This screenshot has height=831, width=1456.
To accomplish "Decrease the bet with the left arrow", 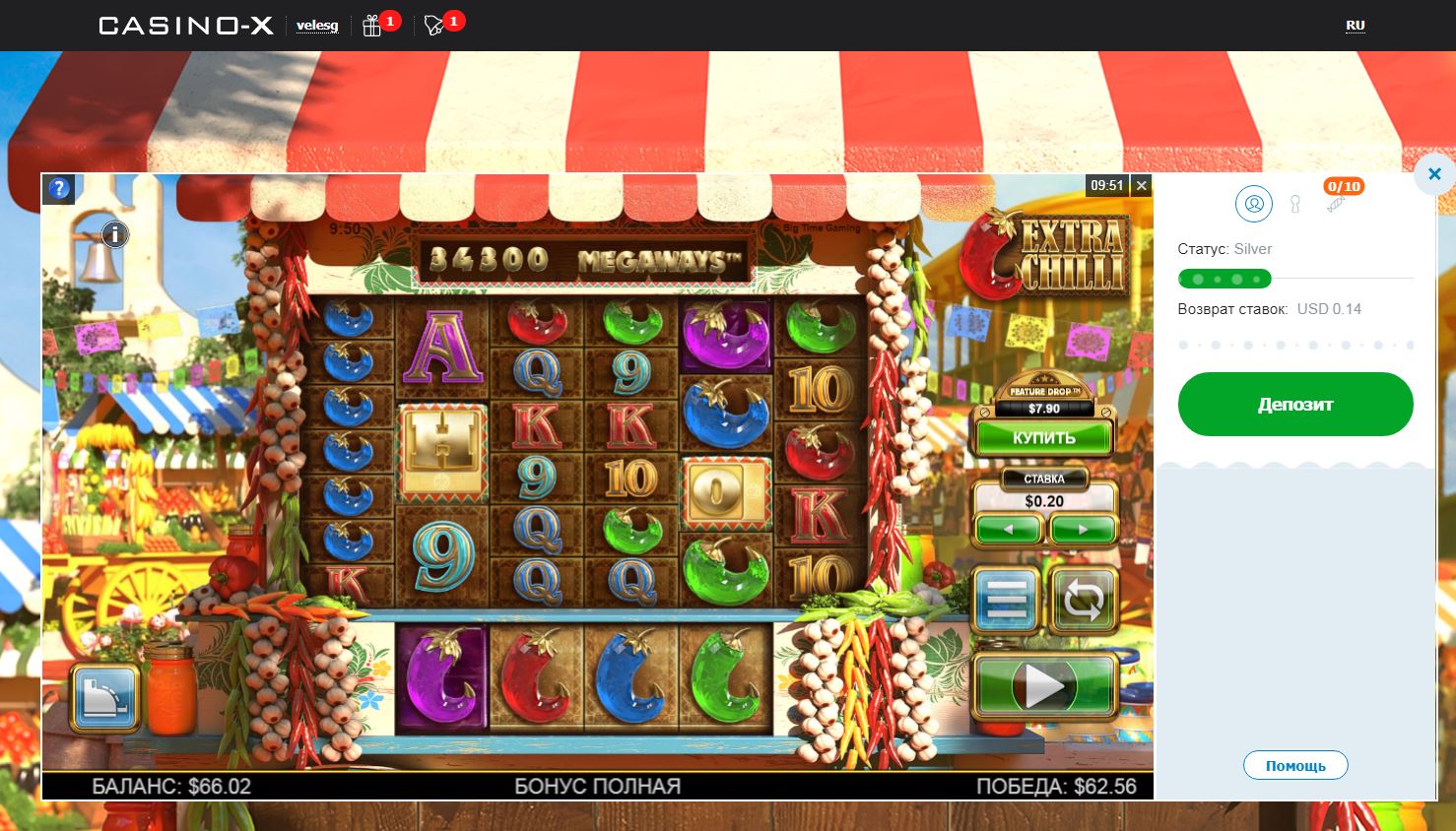I will [1007, 530].
